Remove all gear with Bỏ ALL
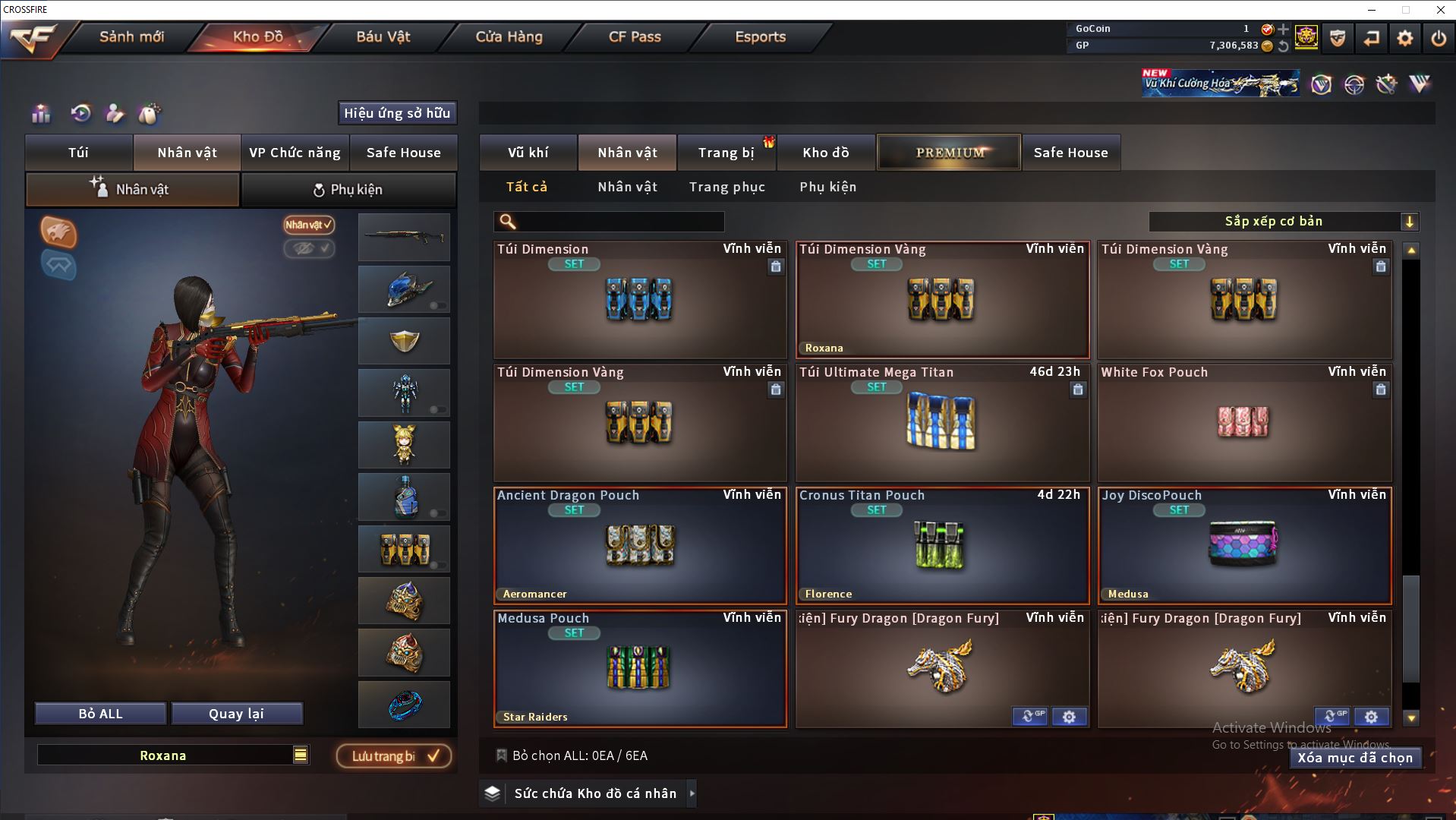1456x820 pixels. click(100, 714)
